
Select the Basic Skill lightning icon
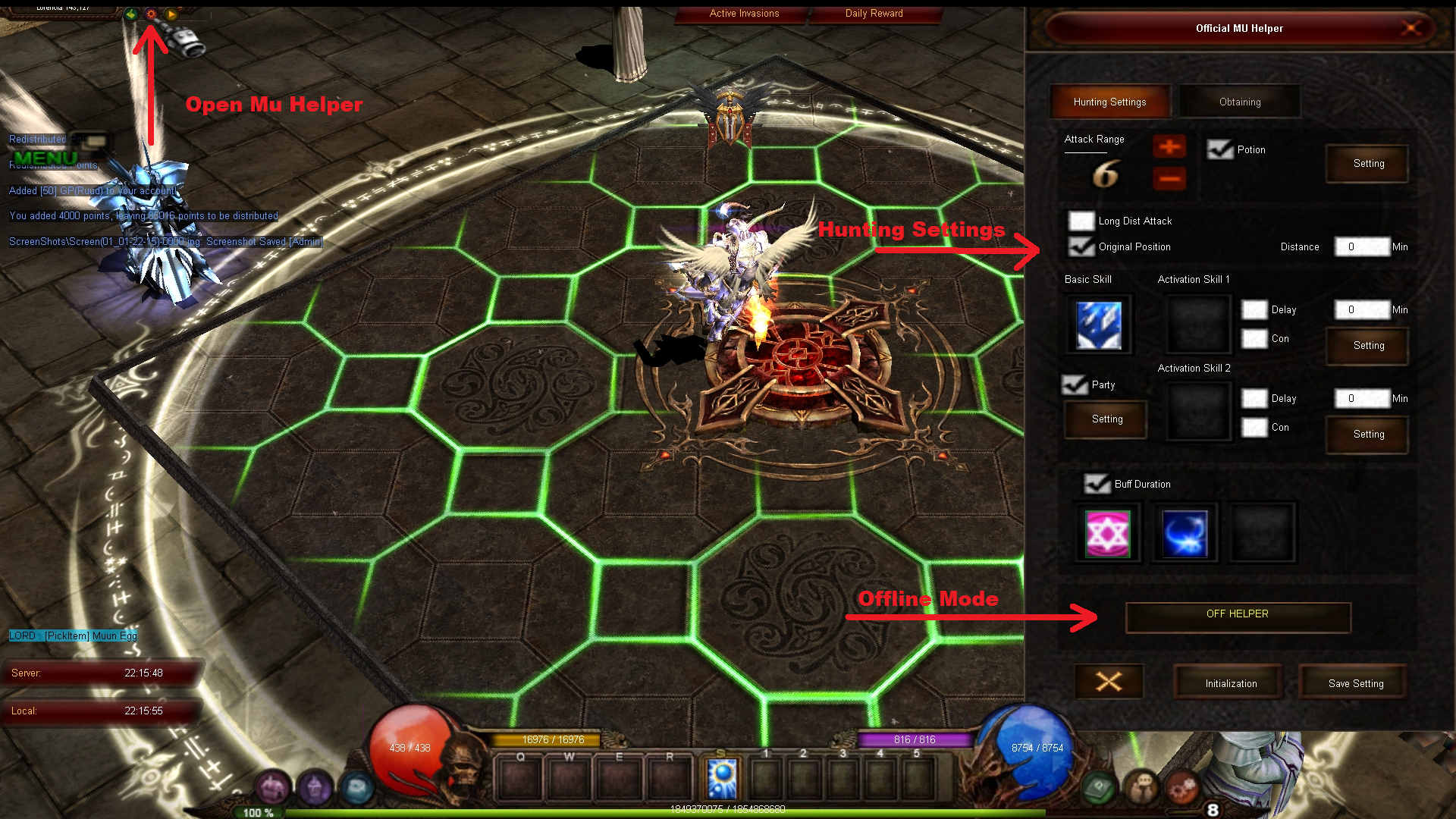pos(1098,325)
